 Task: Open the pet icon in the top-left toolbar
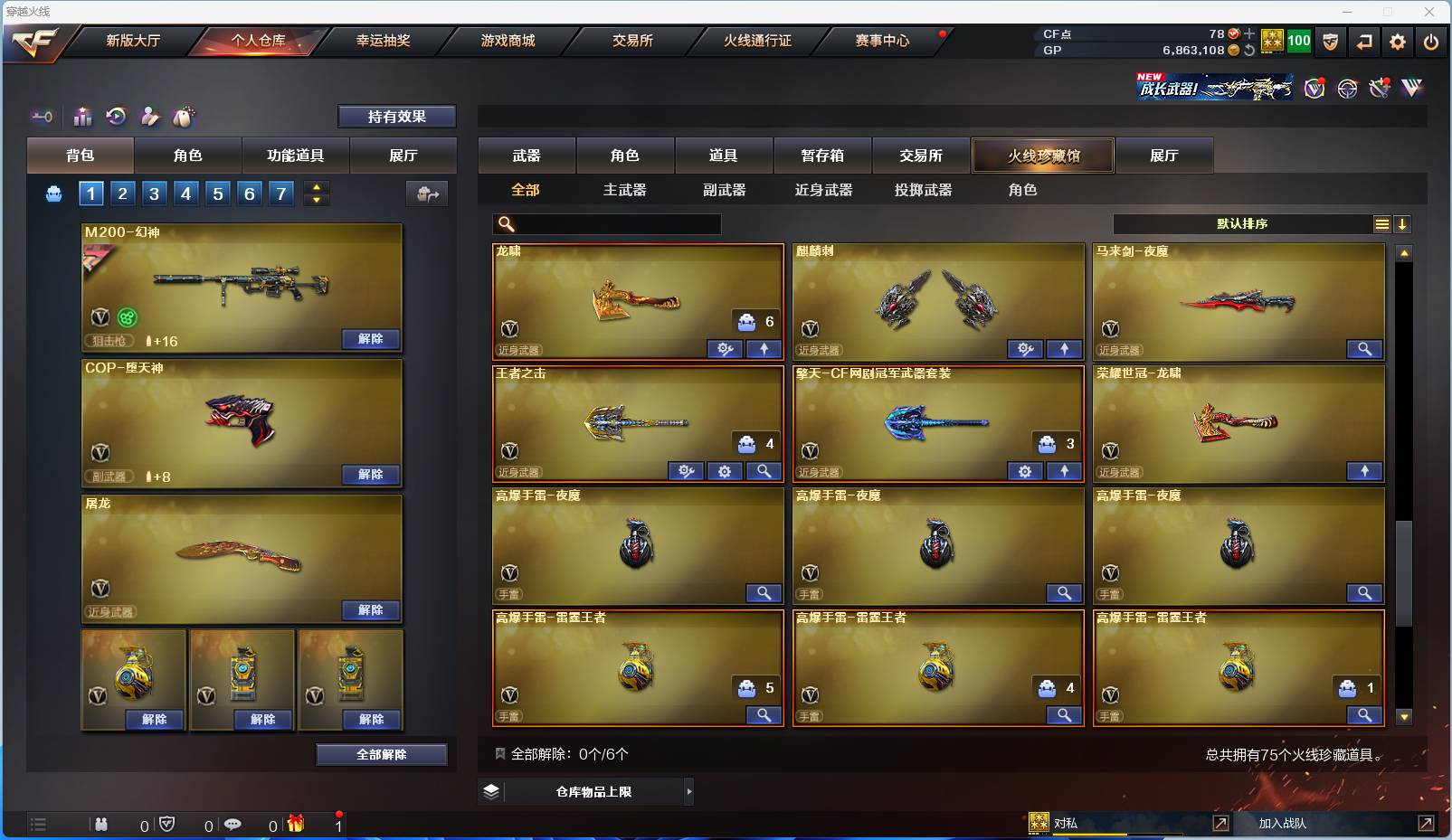pos(184,116)
